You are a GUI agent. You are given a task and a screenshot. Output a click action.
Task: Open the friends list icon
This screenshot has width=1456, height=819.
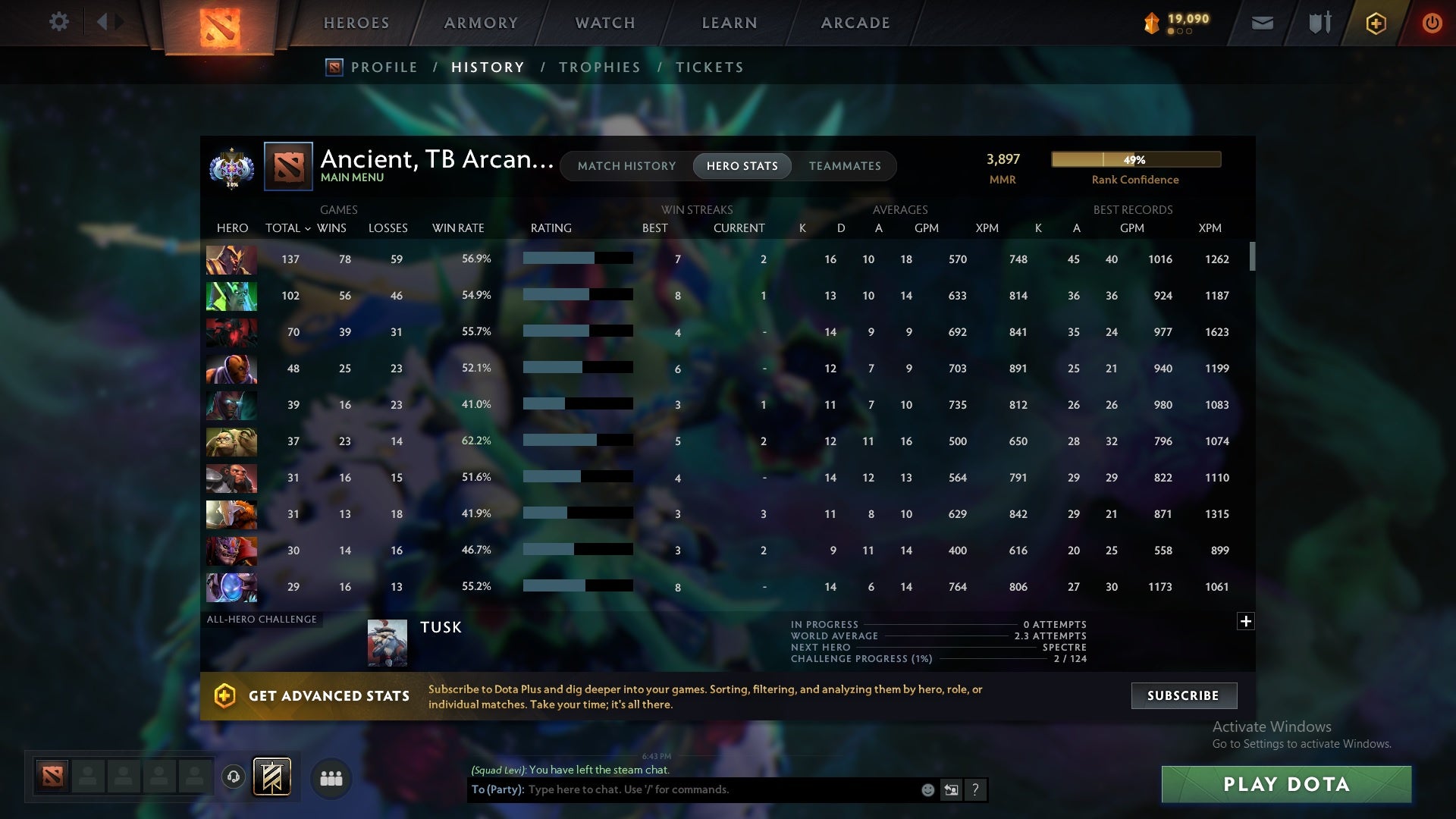click(331, 778)
